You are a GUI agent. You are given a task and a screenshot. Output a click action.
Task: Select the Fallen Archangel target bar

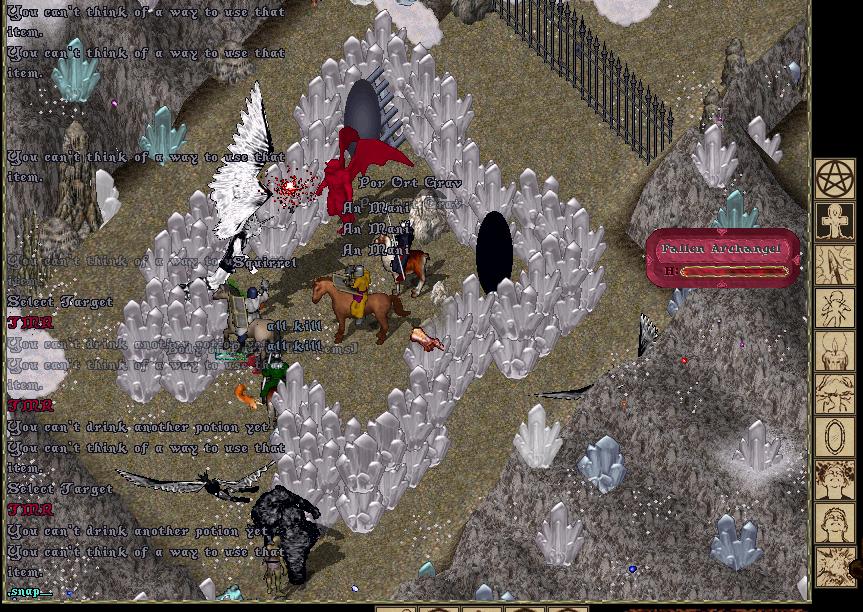coord(723,259)
